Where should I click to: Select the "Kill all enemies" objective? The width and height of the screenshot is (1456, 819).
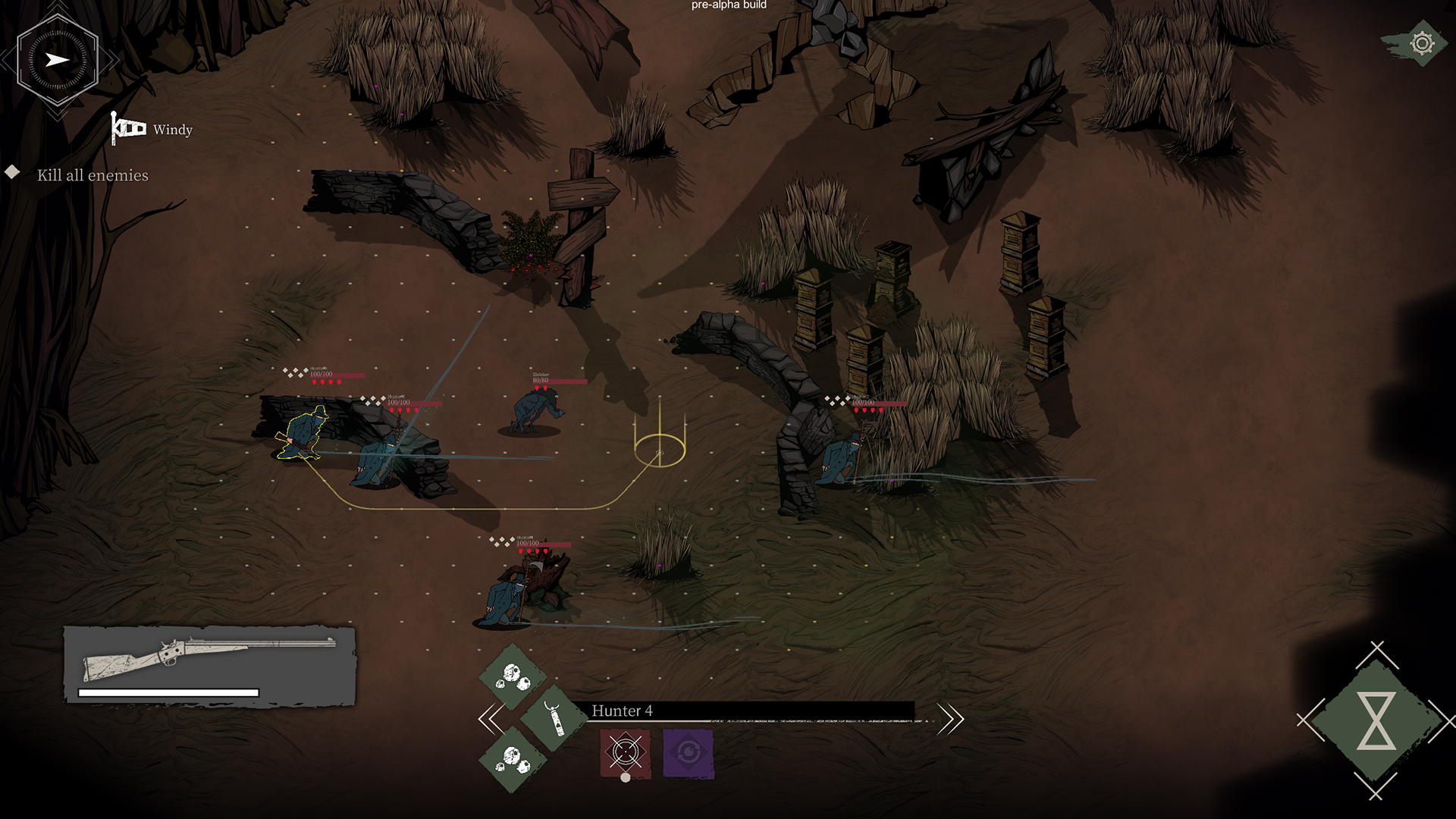[x=93, y=175]
